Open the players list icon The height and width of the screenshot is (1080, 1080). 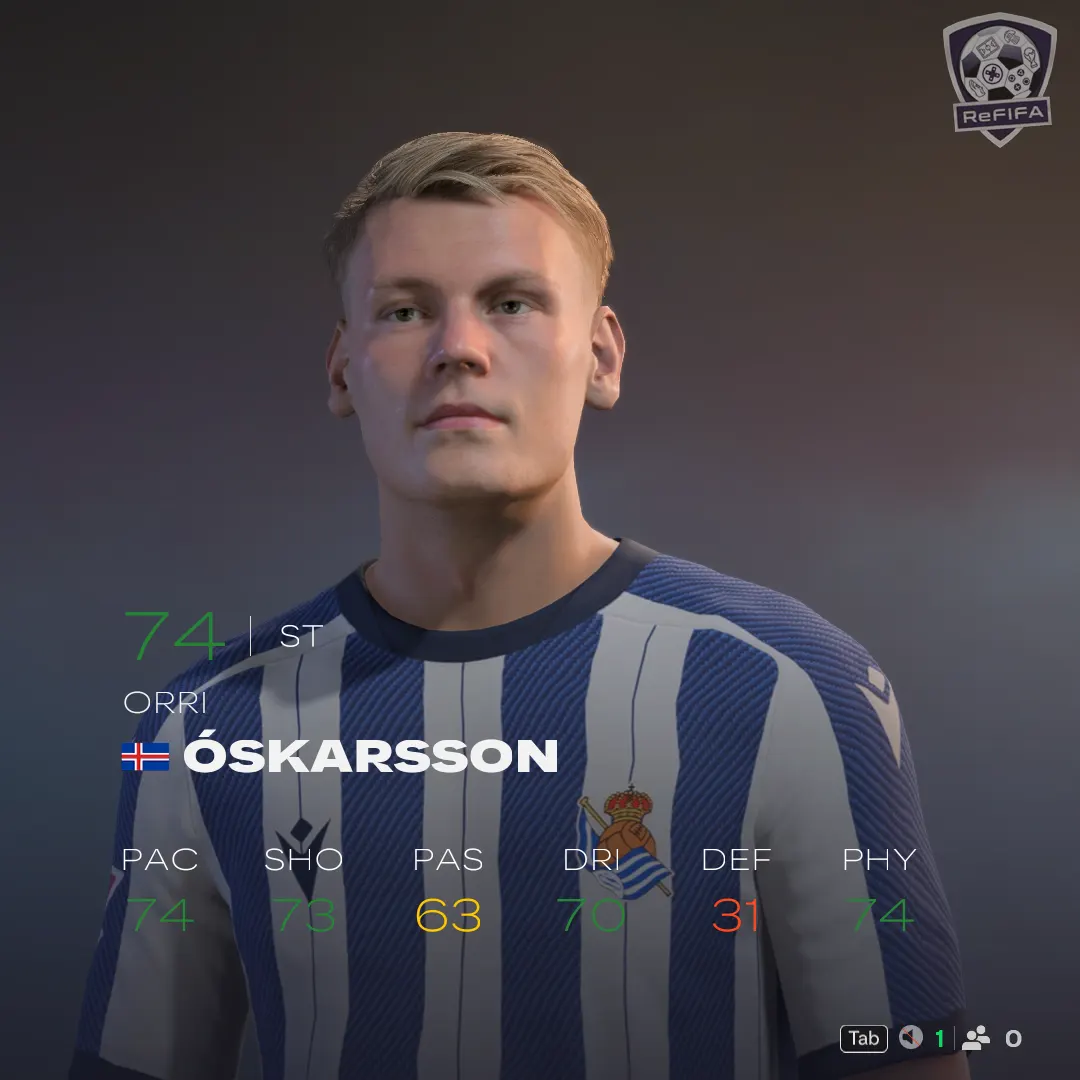975,1038
